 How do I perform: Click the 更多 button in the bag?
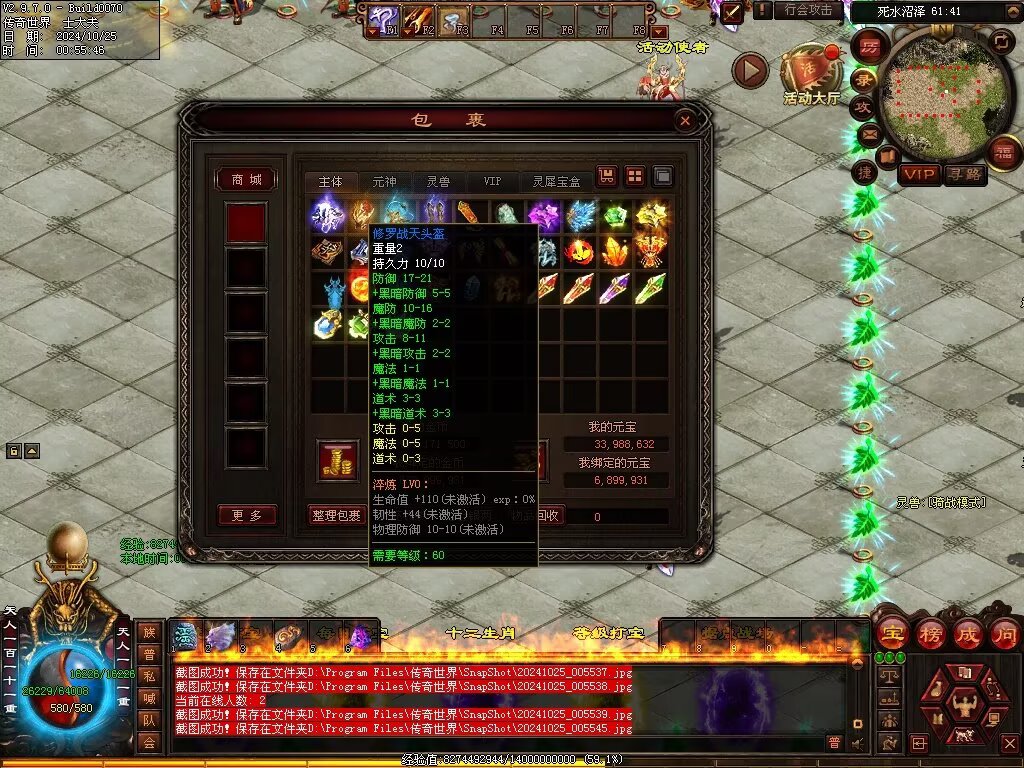246,516
